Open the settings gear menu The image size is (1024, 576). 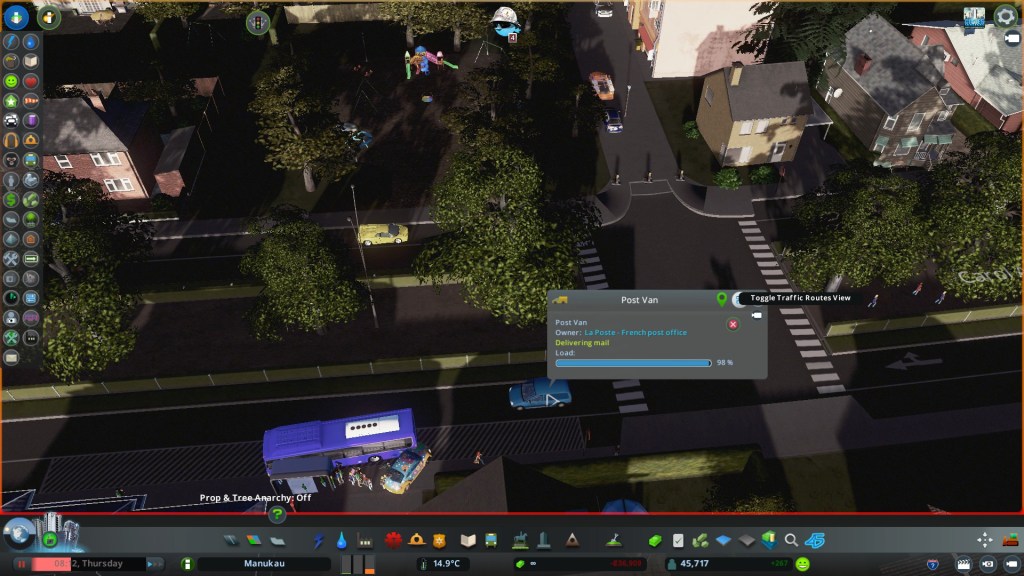point(1004,16)
